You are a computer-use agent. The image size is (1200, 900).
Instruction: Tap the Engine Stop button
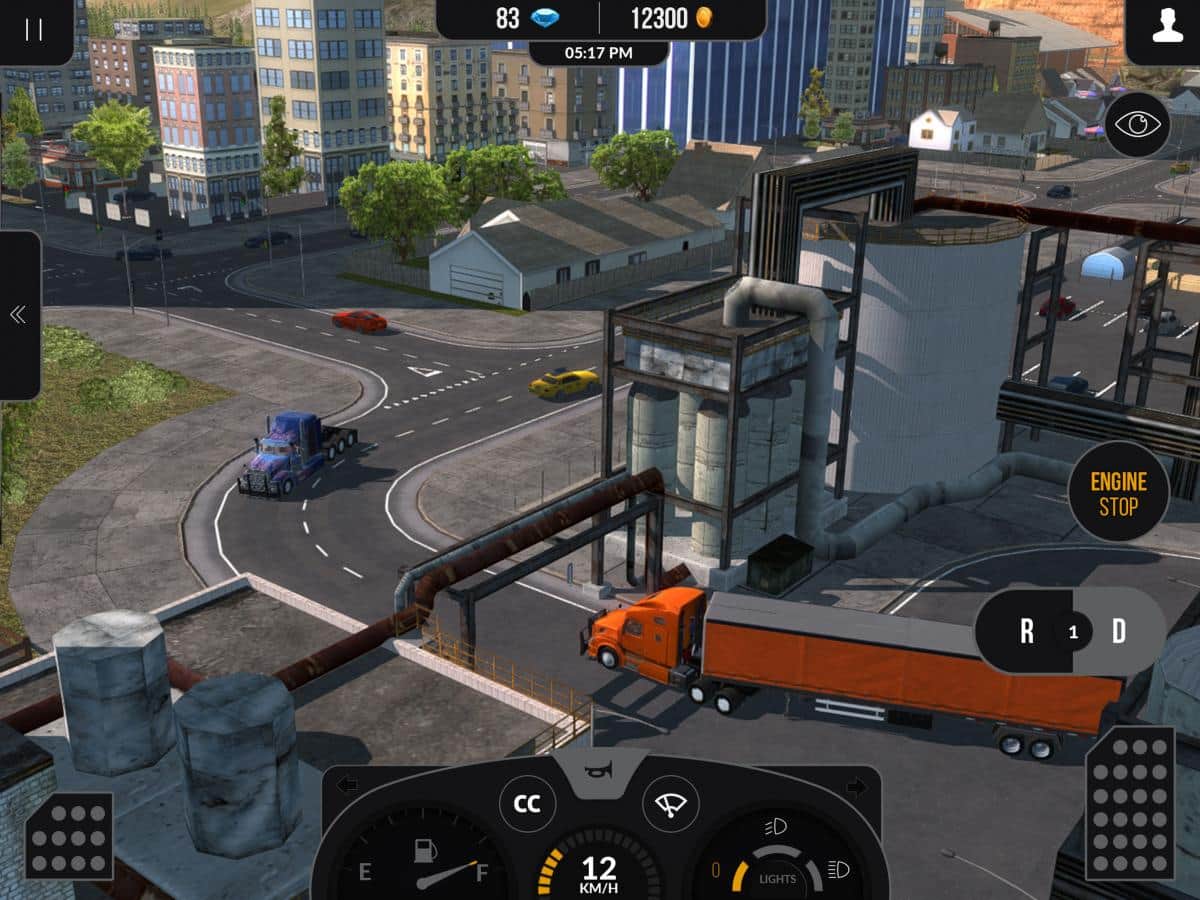click(1118, 493)
